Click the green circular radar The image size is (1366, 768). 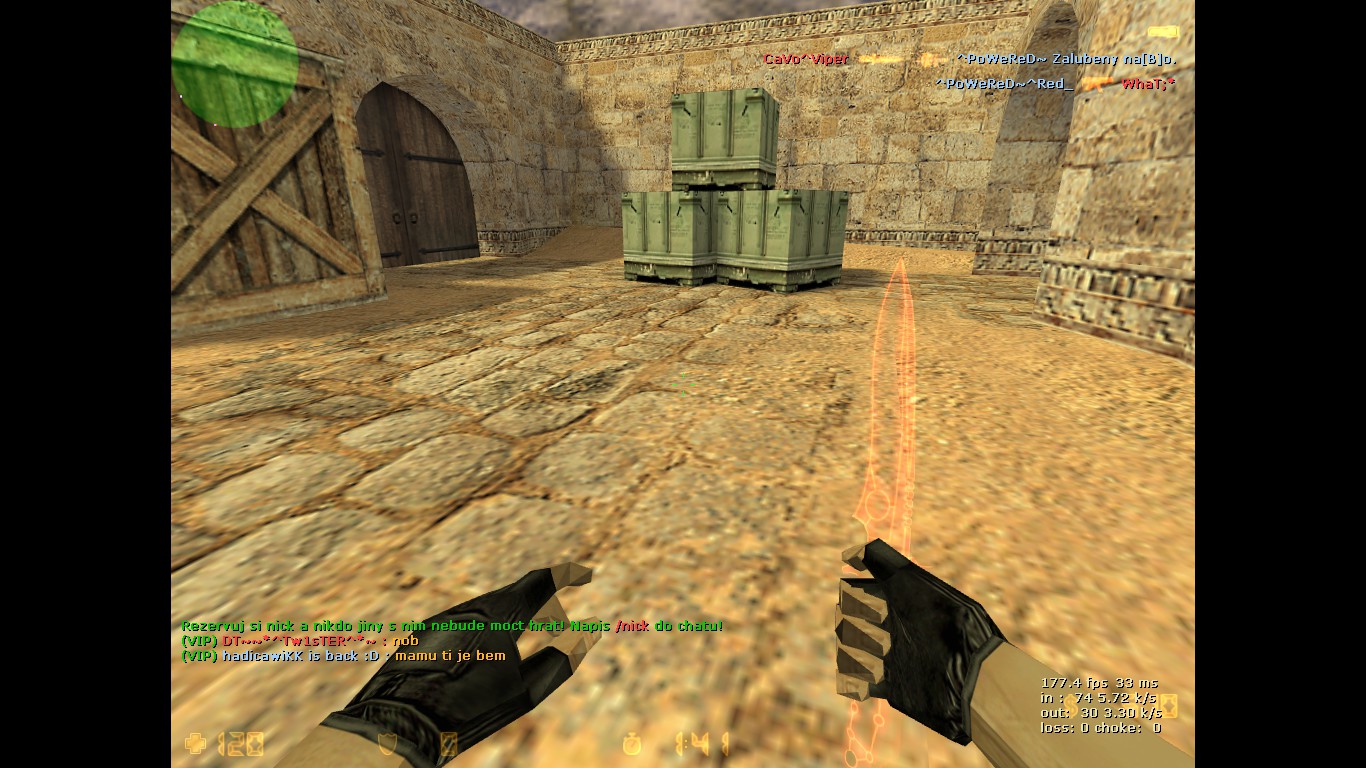235,64
